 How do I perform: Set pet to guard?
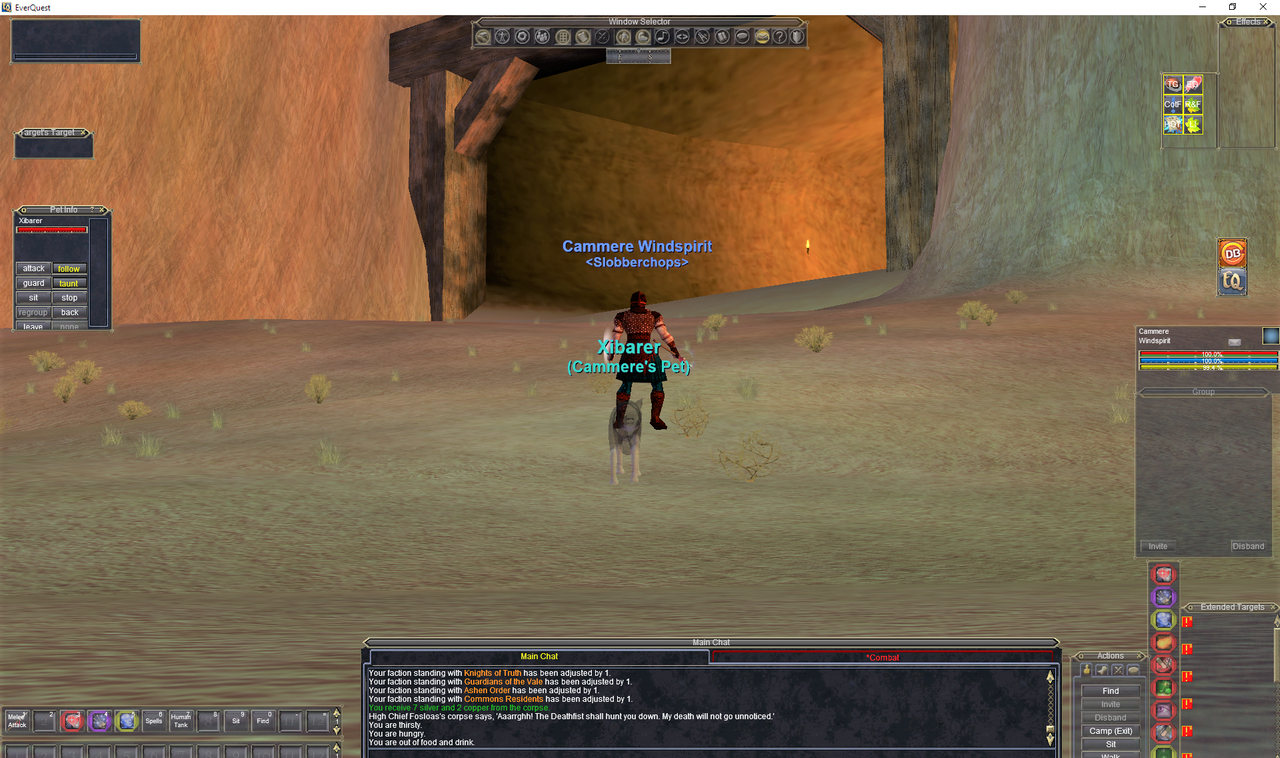point(34,283)
